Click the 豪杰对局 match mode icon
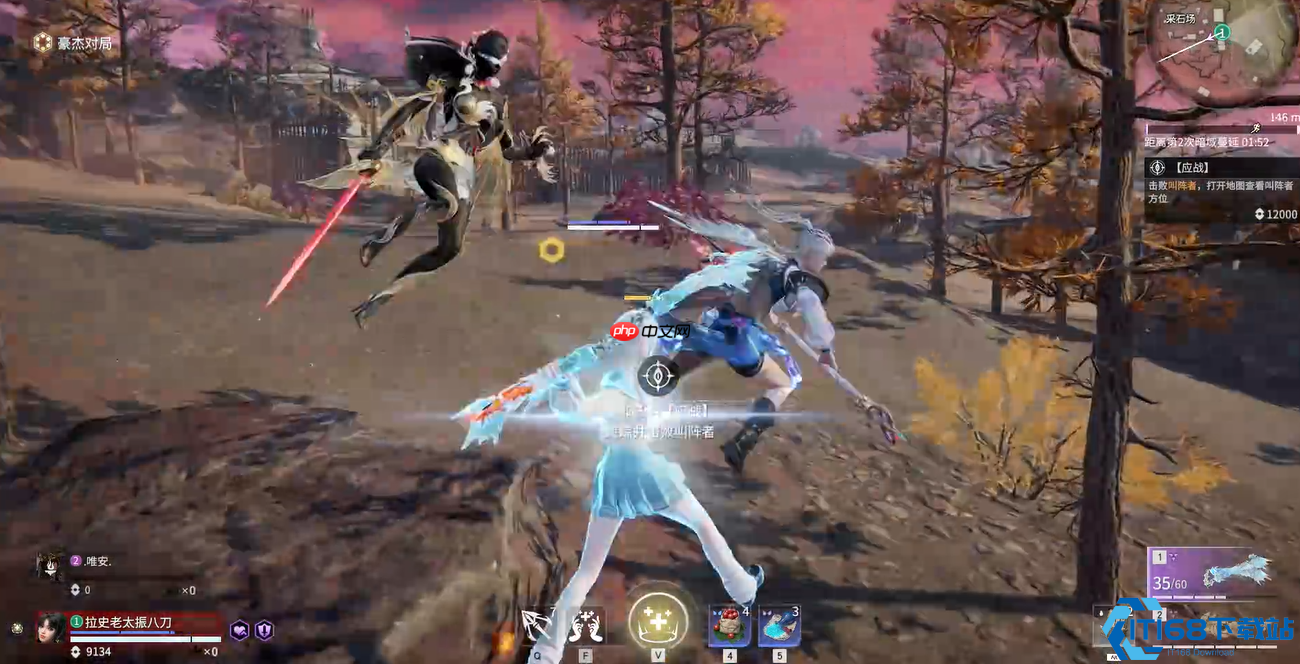The height and width of the screenshot is (664, 1300). (43, 42)
